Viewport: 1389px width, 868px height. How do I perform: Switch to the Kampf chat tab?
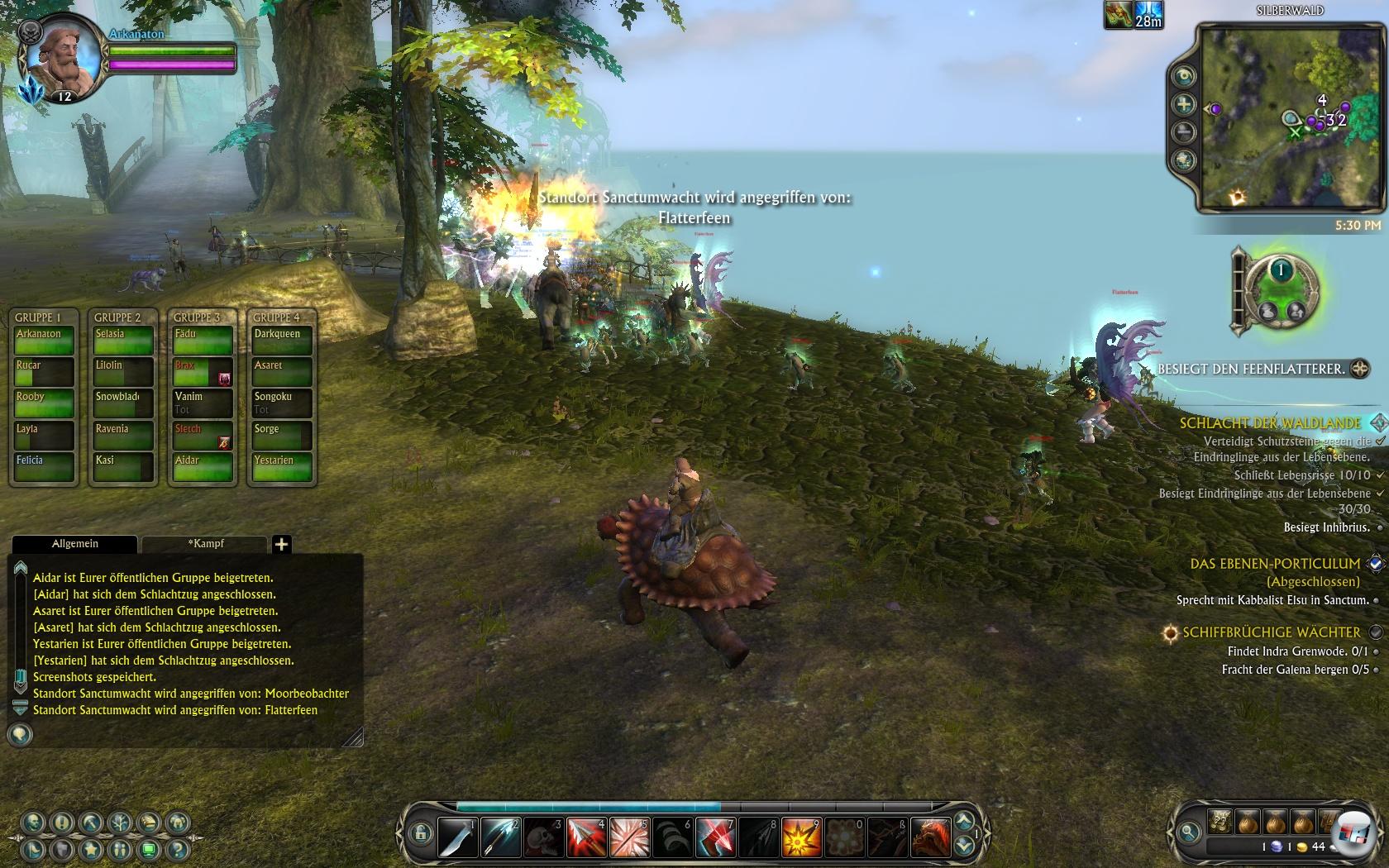[x=205, y=543]
